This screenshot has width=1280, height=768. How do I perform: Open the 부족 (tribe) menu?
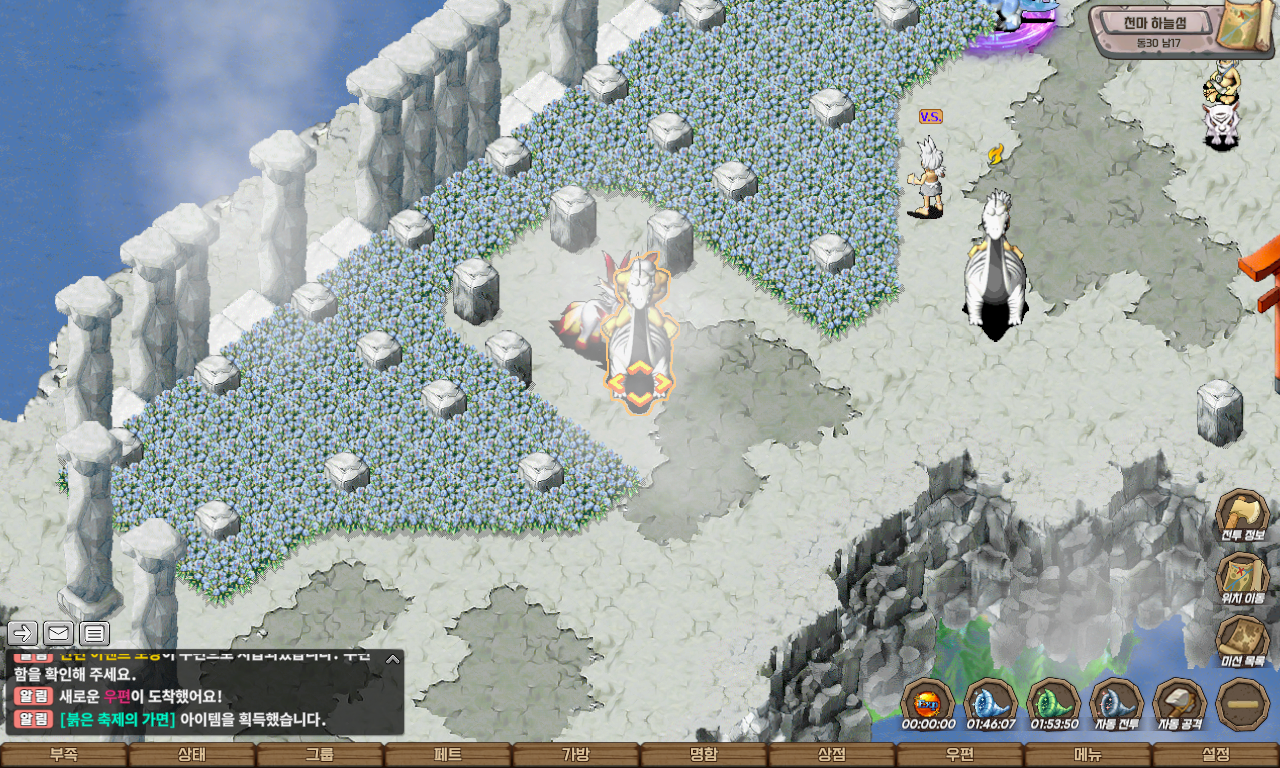coord(64,755)
